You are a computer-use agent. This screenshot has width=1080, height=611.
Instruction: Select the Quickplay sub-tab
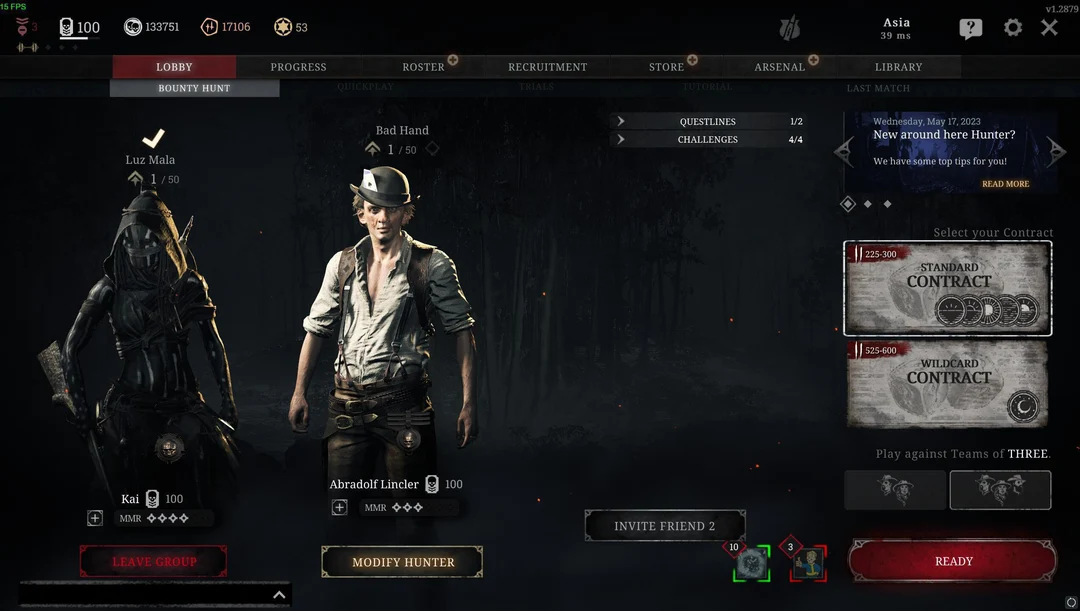point(365,88)
